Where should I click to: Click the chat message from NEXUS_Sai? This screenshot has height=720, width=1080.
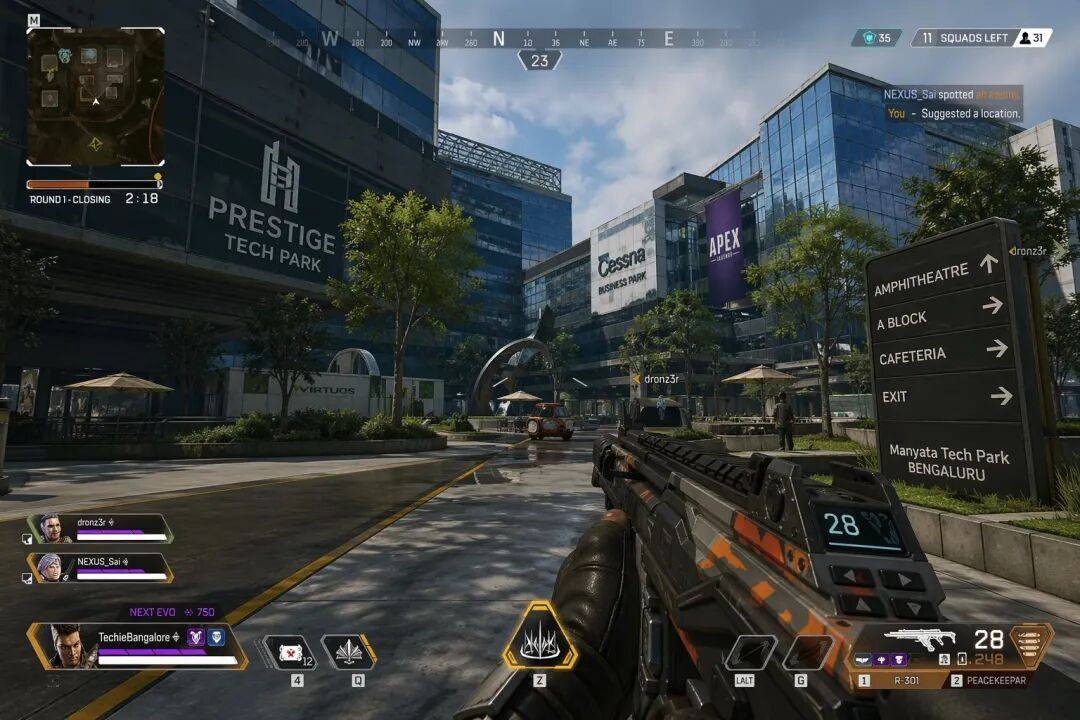coord(951,94)
